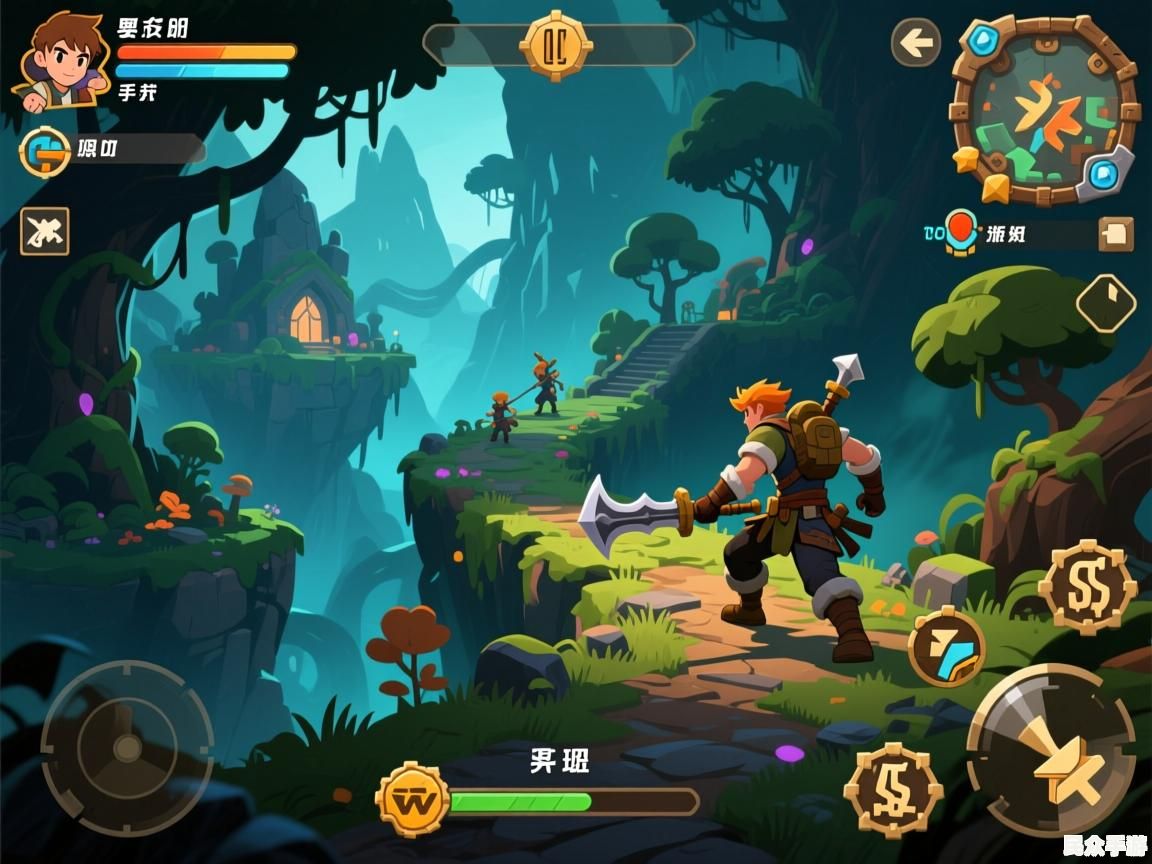Go back with the arrow button
Viewport: 1152px width, 864px height.
pyautogui.click(x=915, y=43)
